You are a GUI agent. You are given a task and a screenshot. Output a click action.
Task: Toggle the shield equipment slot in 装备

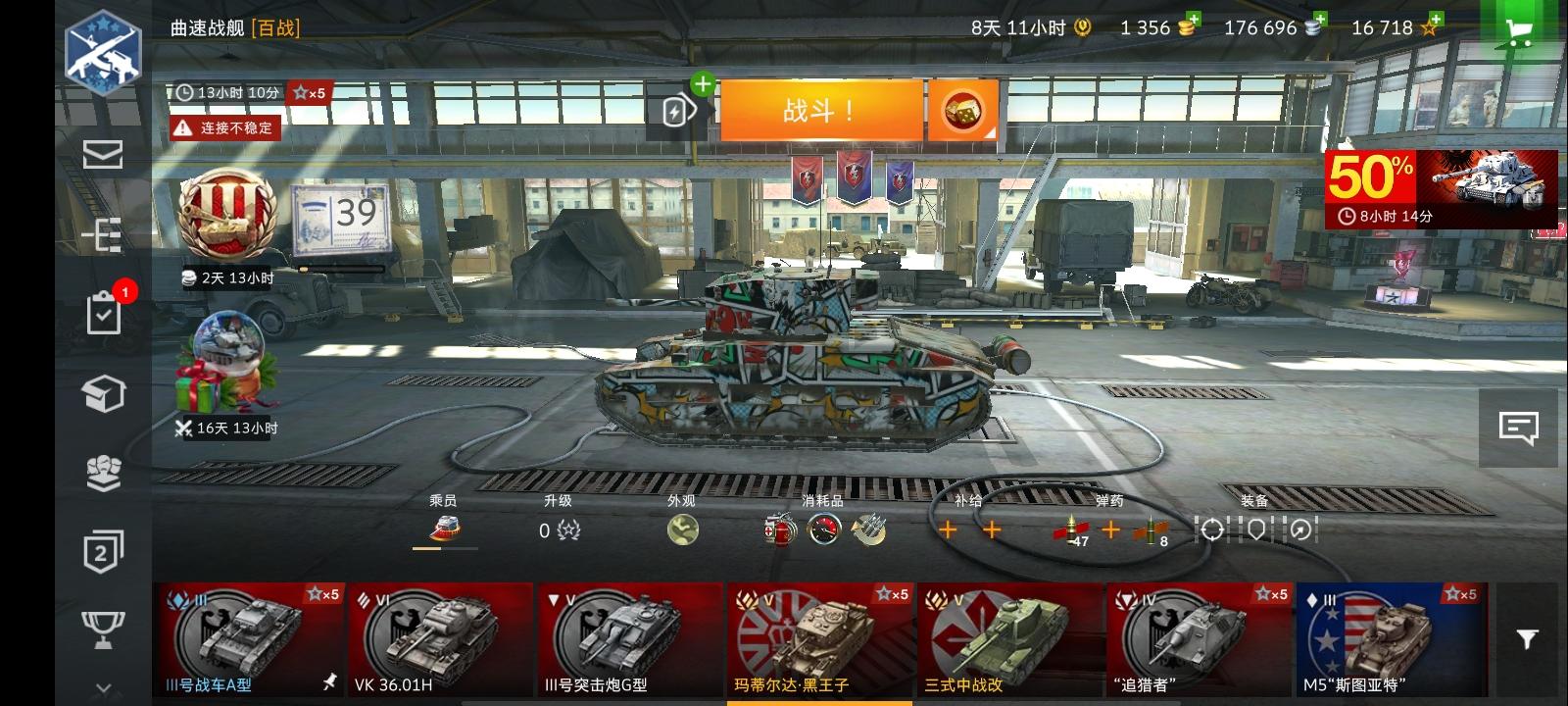point(1256,529)
